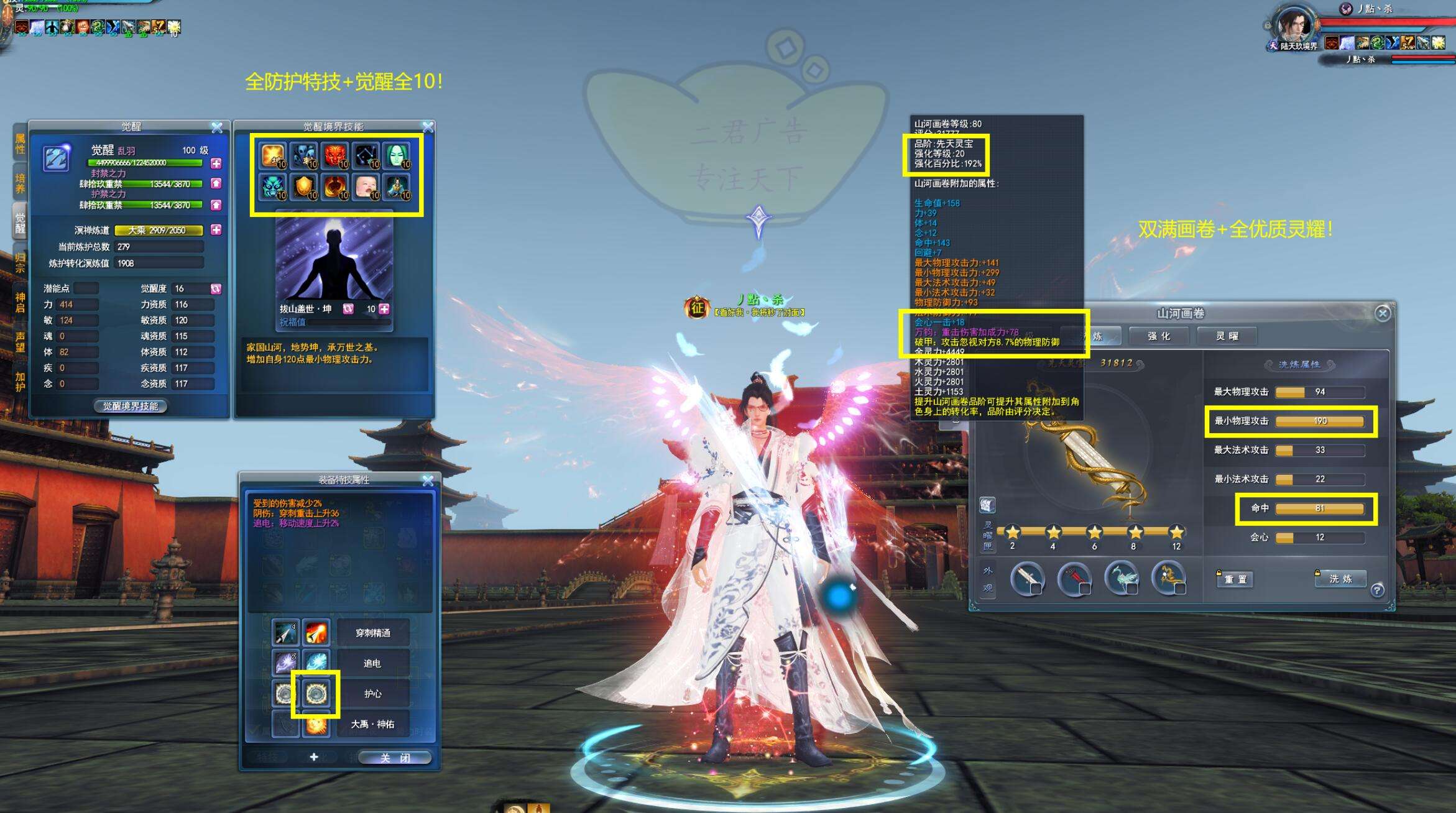Switch to the 强化 tab
The height and width of the screenshot is (813, 1456).
[1159, 336]
